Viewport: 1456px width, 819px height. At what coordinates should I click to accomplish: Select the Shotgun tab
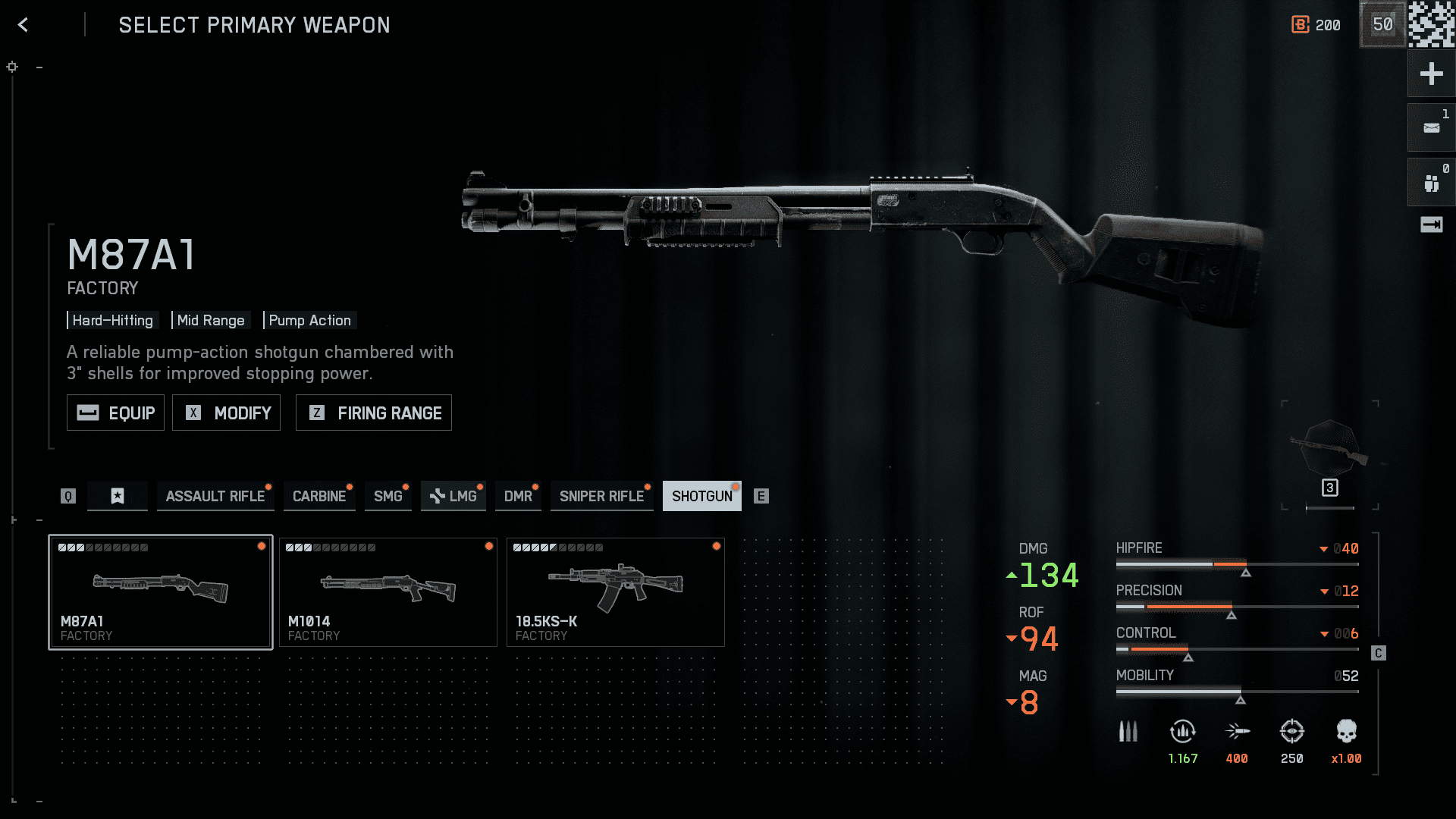pos(701,496)
